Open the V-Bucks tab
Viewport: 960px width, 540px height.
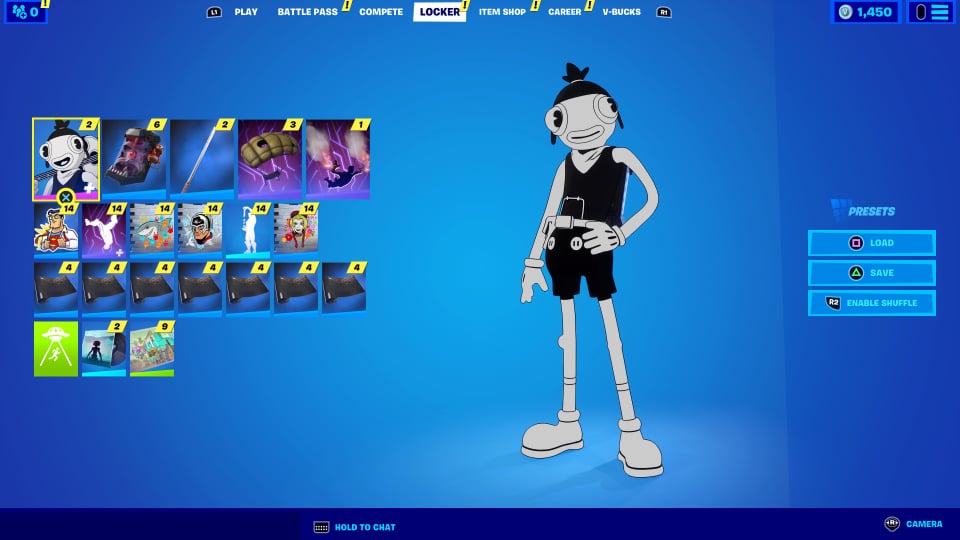621,12
